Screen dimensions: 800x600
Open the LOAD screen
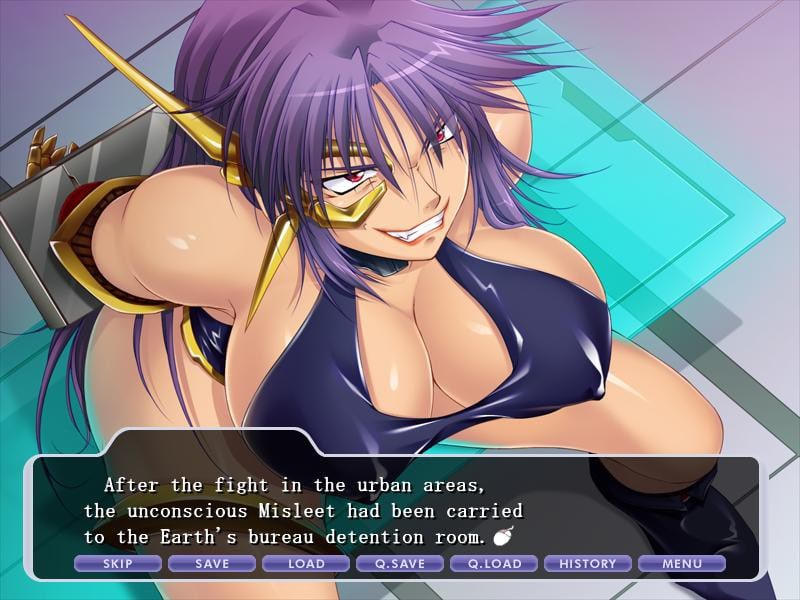pos(306,564)
